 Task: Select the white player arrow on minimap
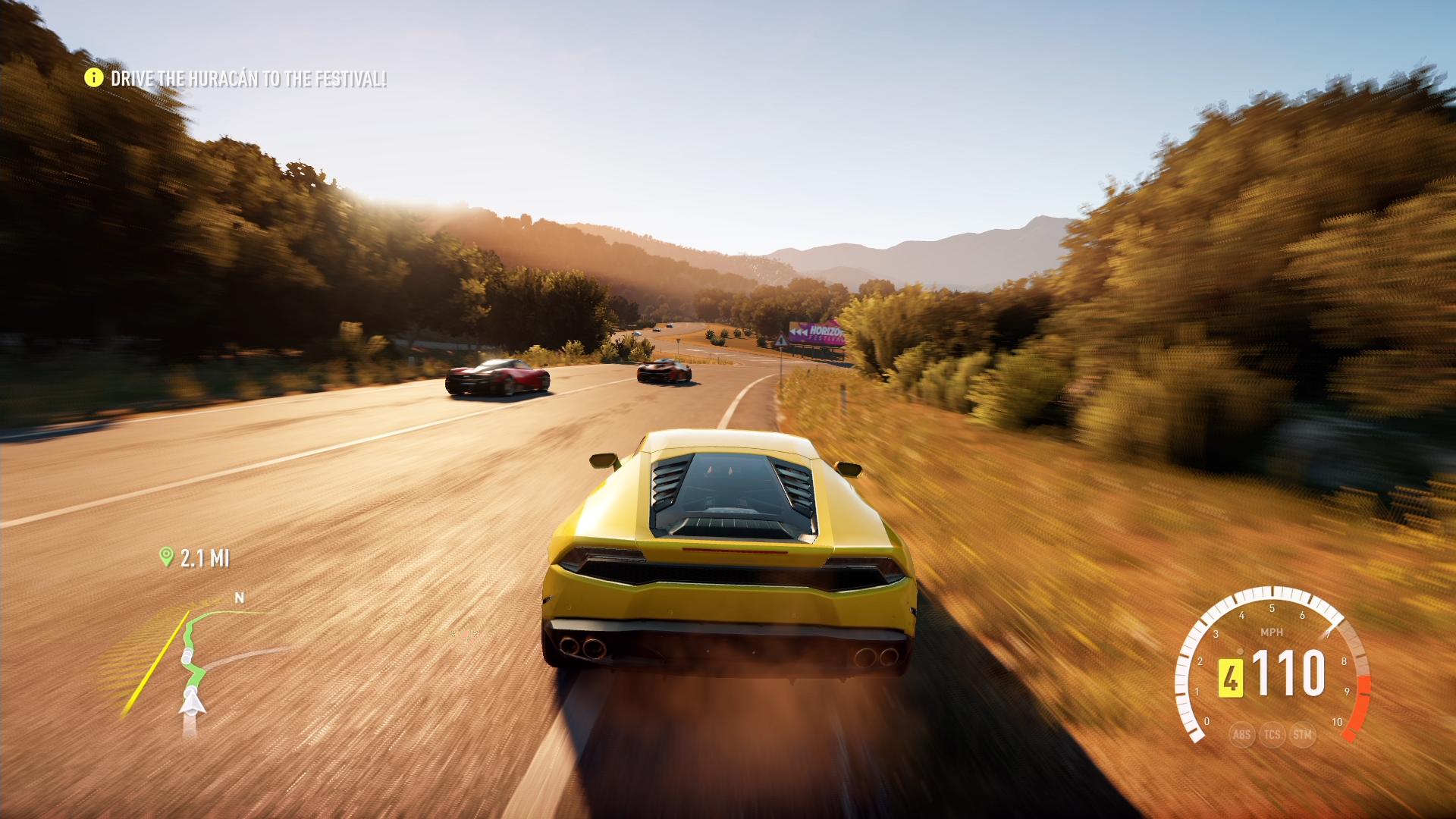point(191,702)
